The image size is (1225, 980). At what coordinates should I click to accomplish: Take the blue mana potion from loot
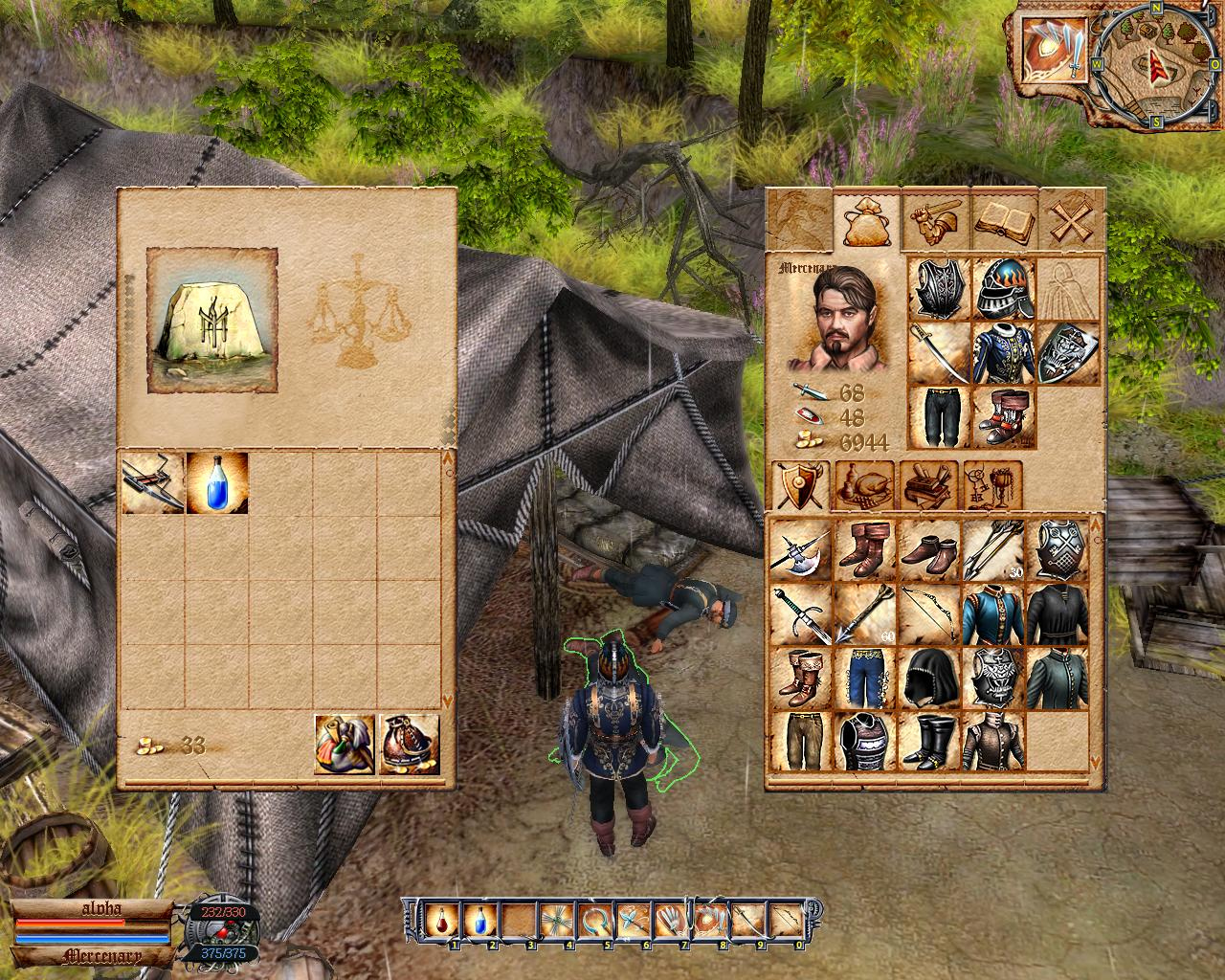click(217, 483)
